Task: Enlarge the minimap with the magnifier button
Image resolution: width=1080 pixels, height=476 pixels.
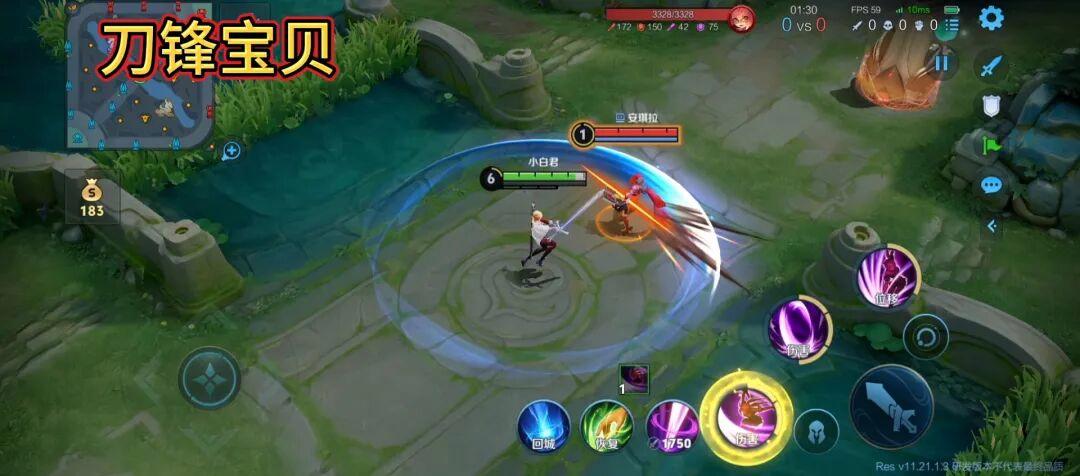Action: [232, 151]
